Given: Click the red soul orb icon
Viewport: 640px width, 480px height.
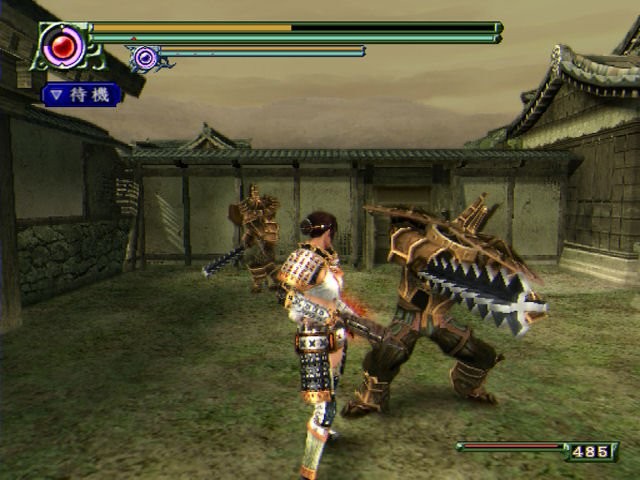Looking at the screenshot, I should [63, 44].
